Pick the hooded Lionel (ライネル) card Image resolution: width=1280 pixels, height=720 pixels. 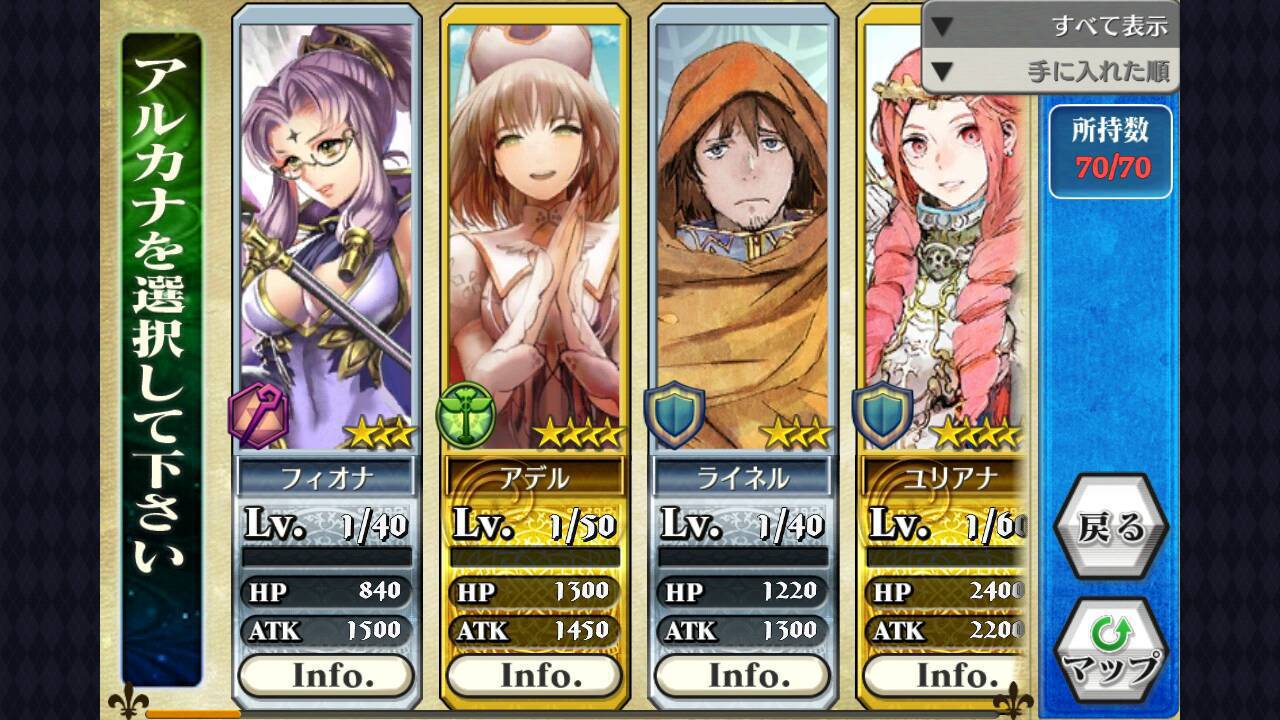743,240
